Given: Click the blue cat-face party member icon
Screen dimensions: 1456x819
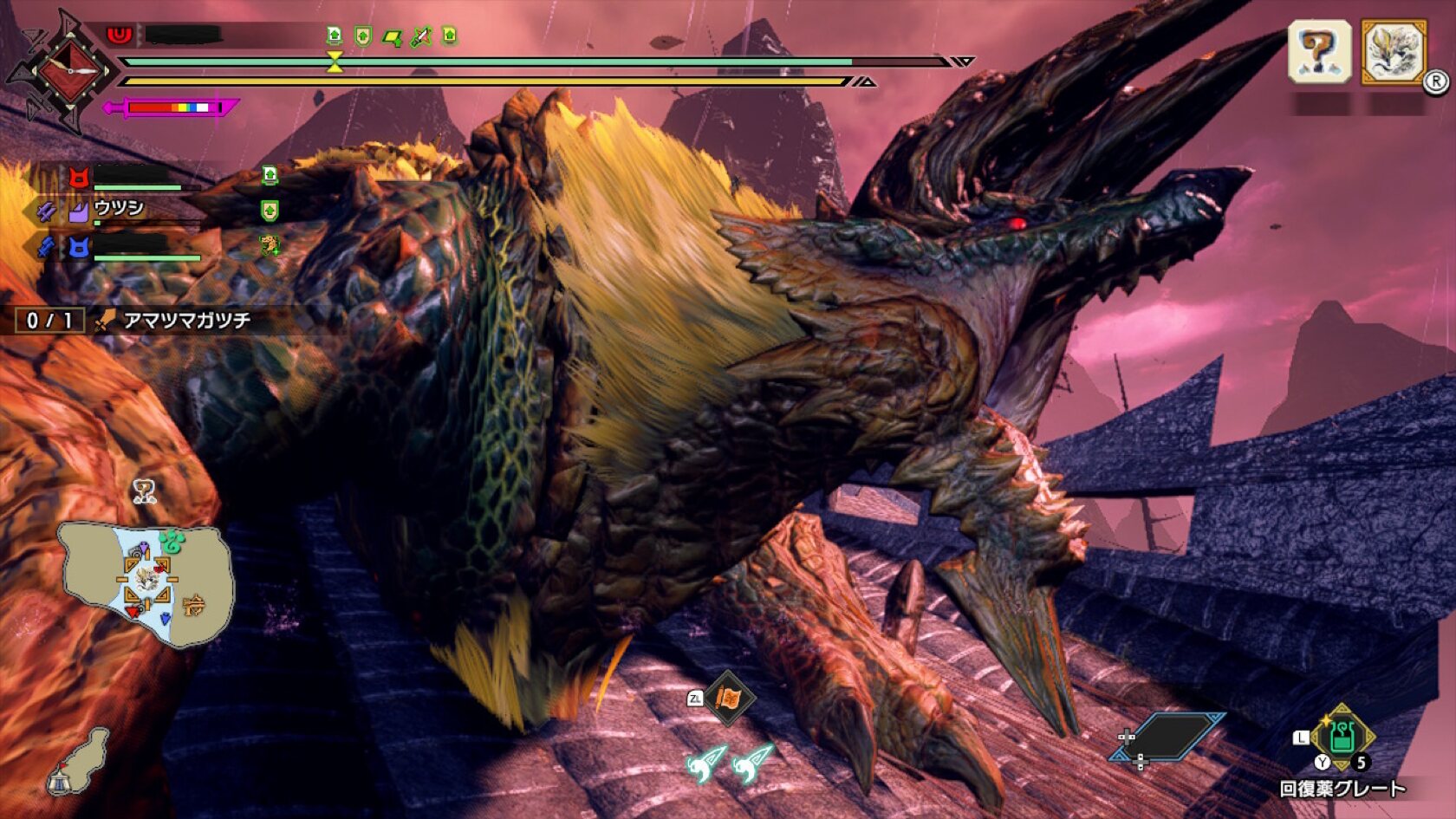Looking at the screenshot, I should pyautogui.click(x=79, y=250).
